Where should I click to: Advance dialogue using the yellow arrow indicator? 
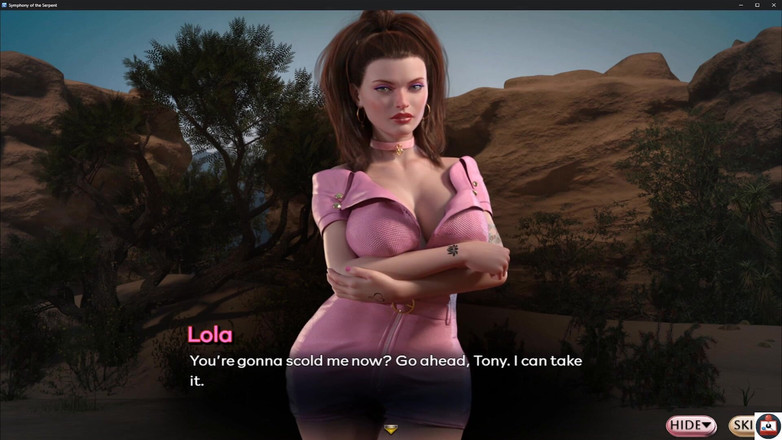coord(390,430)
